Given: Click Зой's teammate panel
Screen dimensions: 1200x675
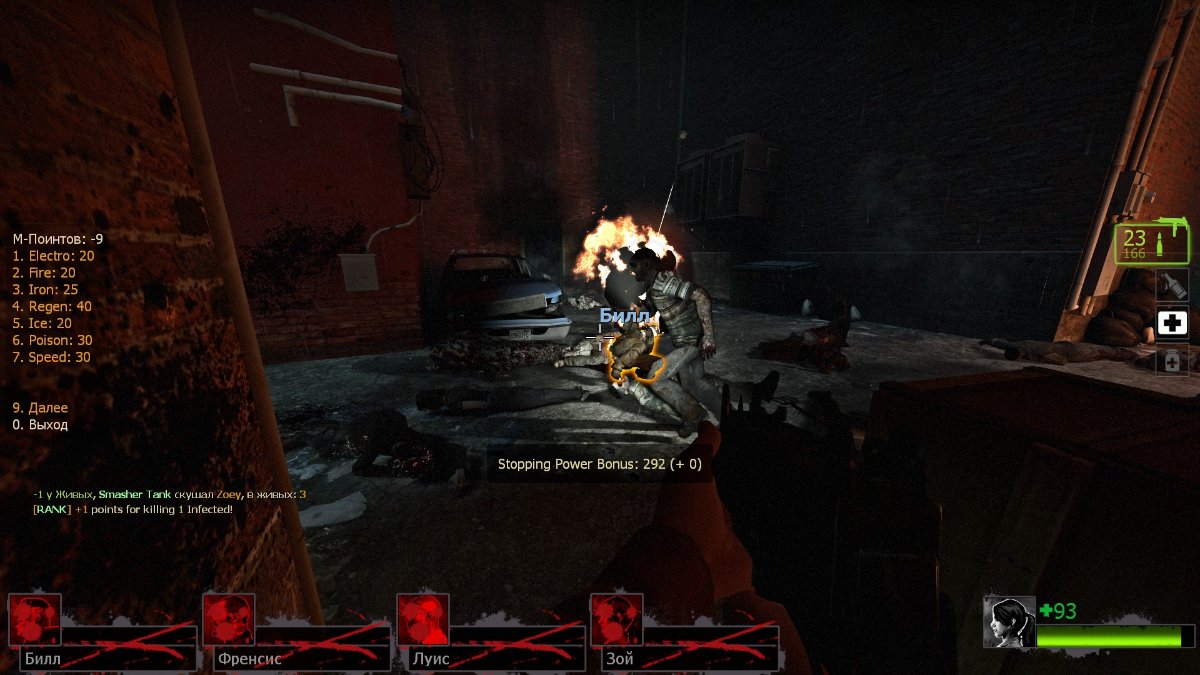Looking at the screenshot, I should coord(685,633).
